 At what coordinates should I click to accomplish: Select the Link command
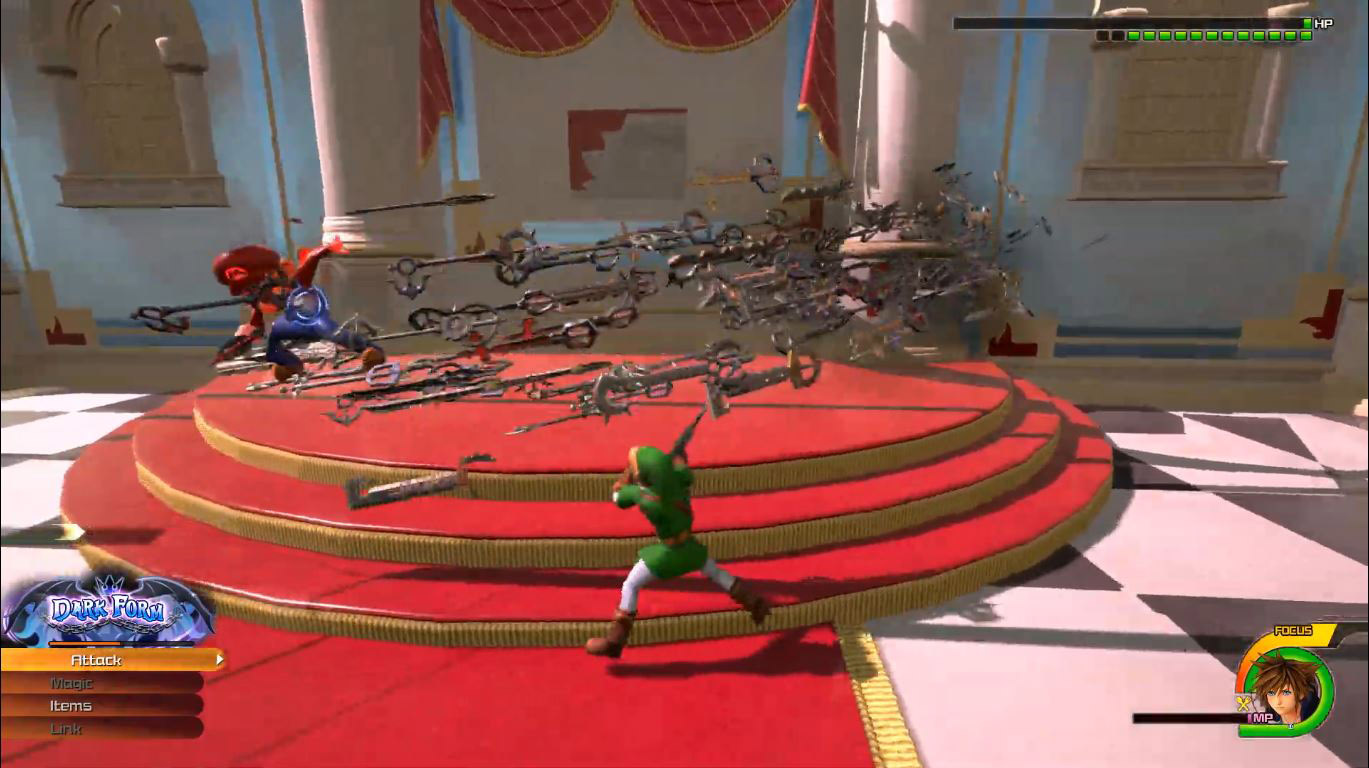coord(65,727)
